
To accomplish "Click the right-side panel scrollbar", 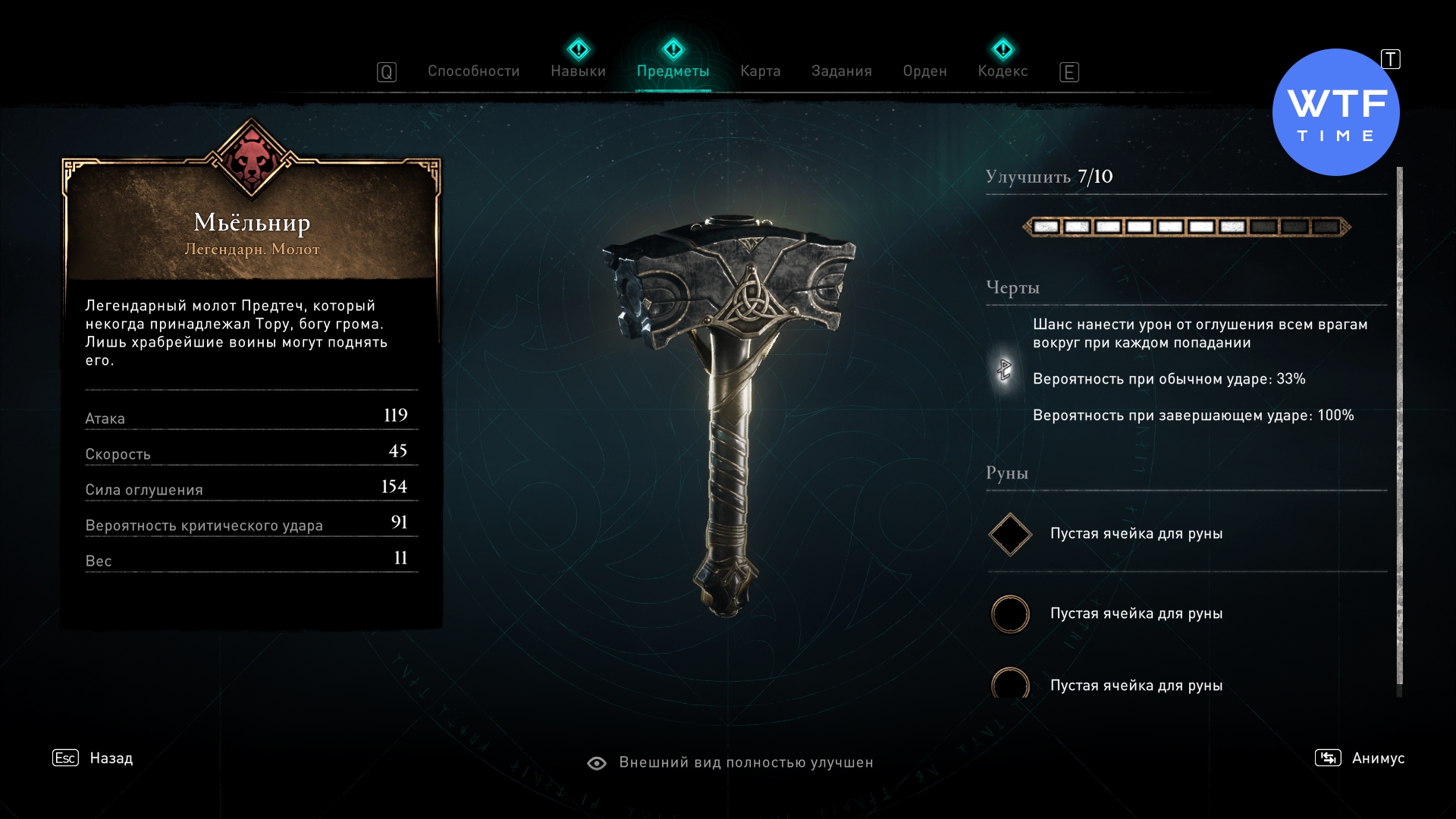I will click(x=1399, y=425).
